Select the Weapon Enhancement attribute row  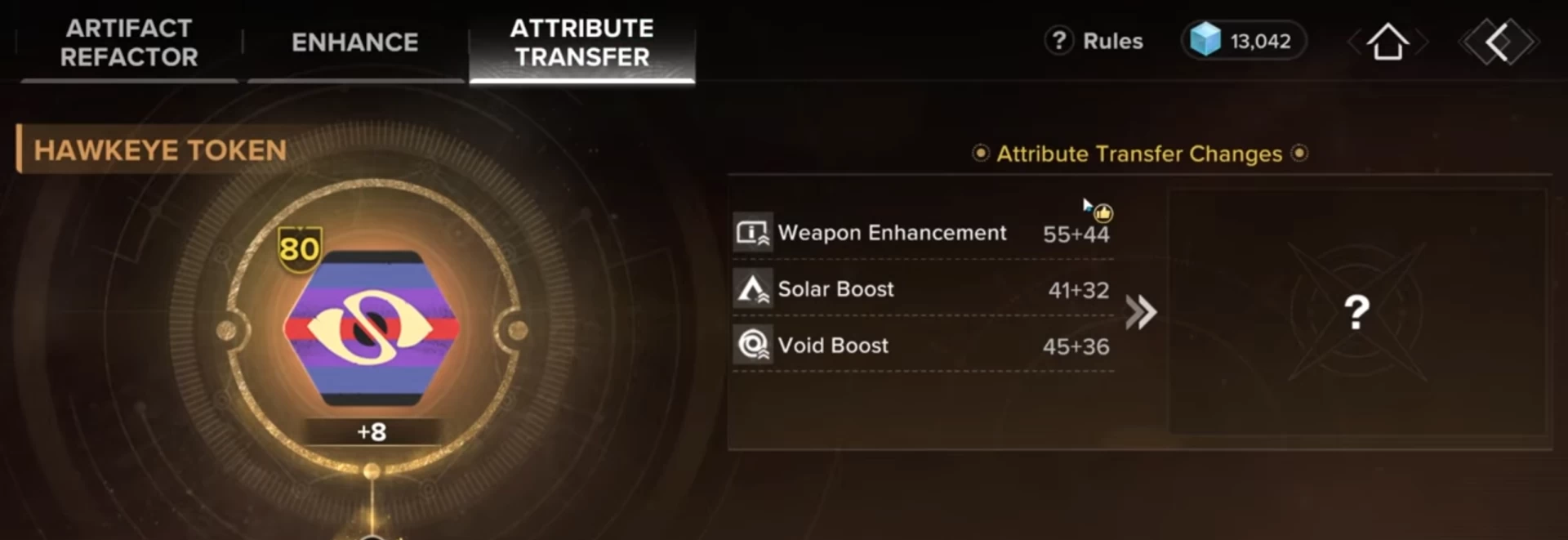click(923, 234)
